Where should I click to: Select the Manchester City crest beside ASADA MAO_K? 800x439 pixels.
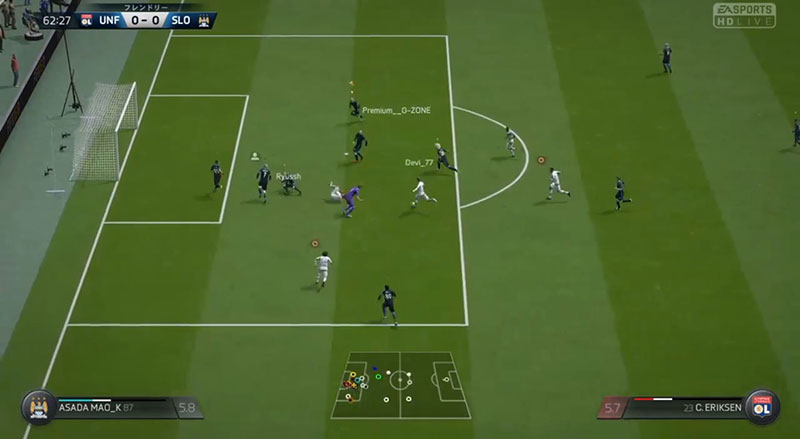pos(37,407)
